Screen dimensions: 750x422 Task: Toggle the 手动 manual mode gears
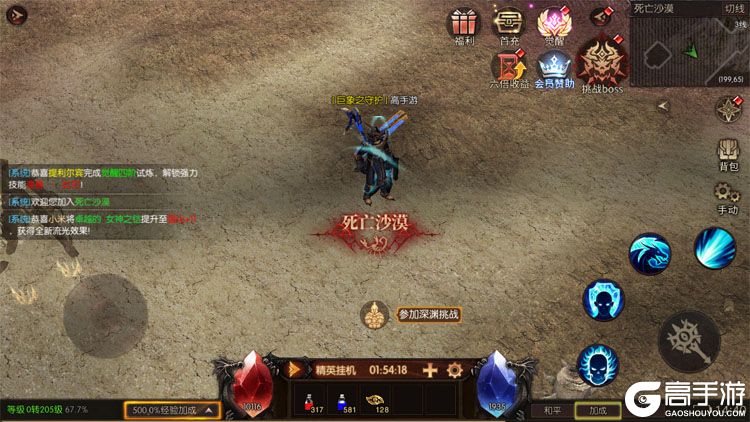(x=727, y=197)
